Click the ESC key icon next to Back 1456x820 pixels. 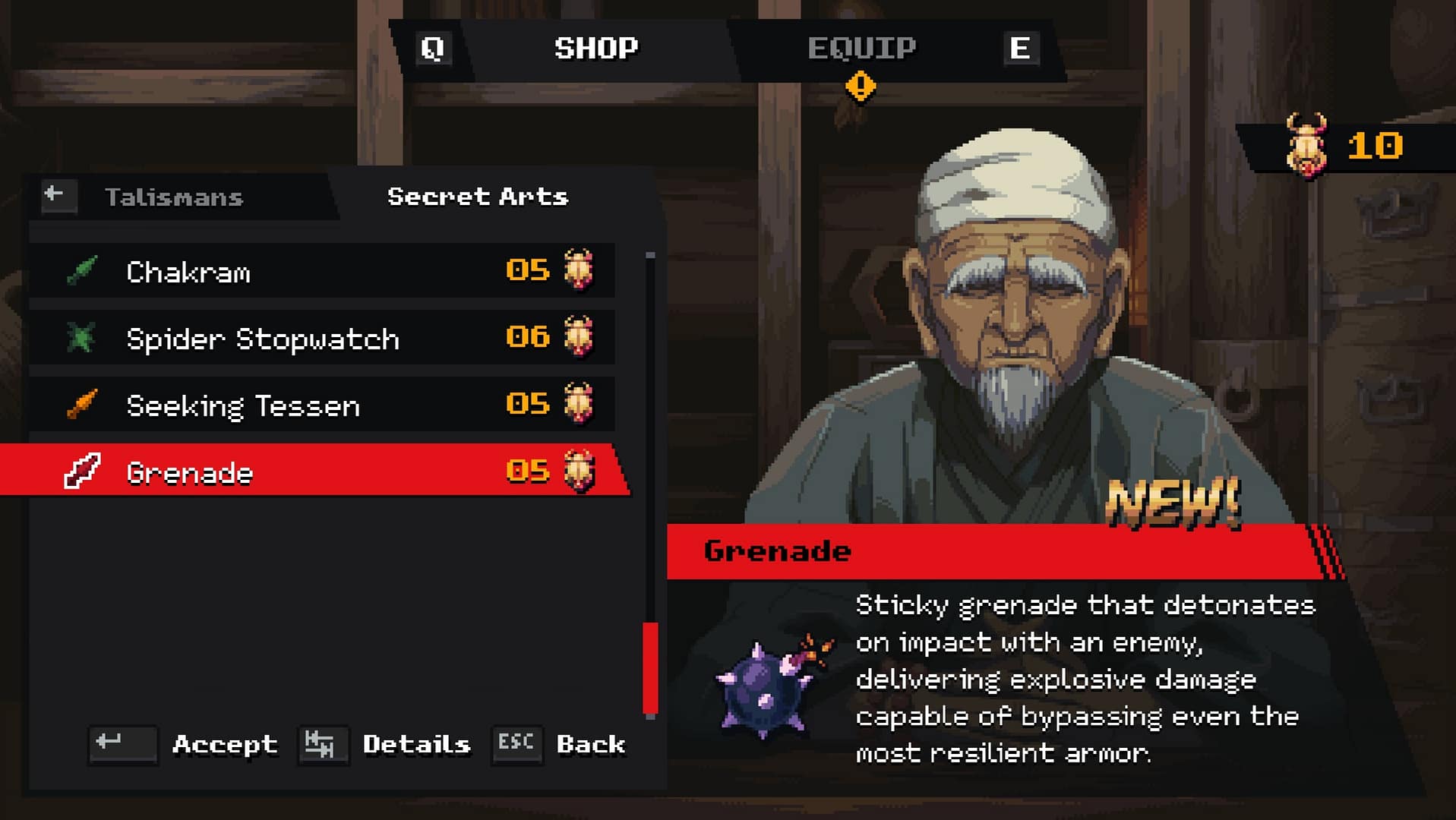click(516, 745)
